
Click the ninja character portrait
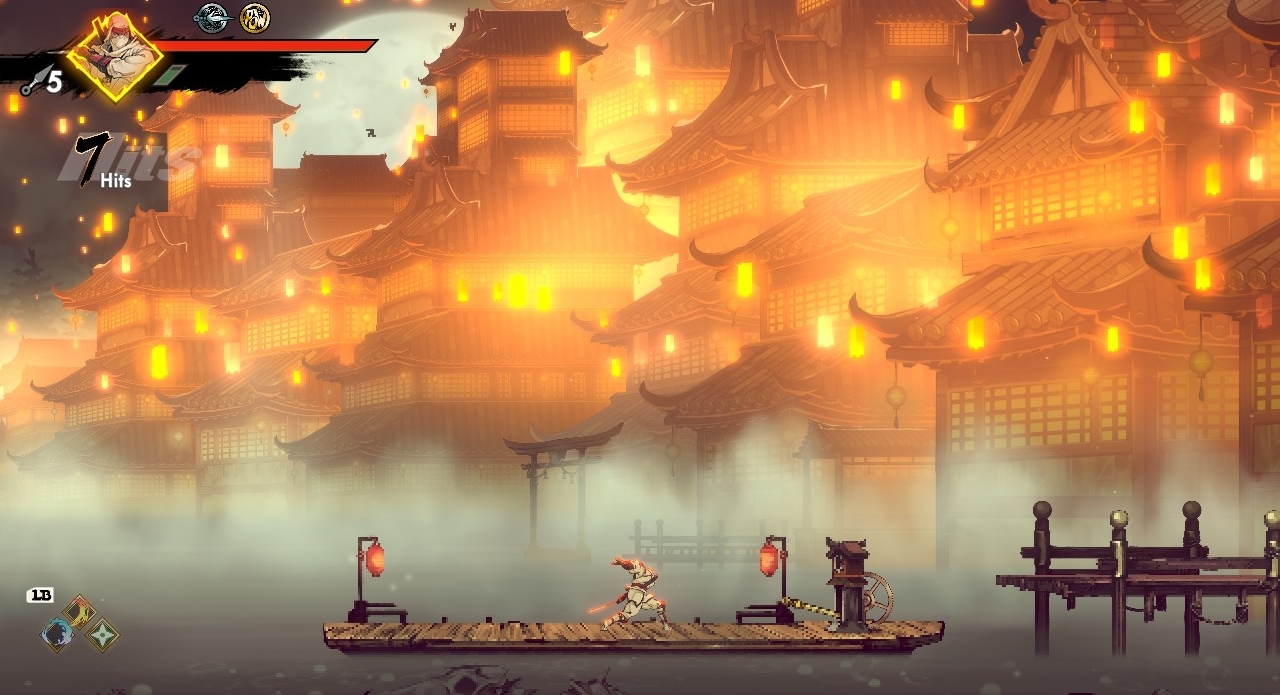coord(114,57)
